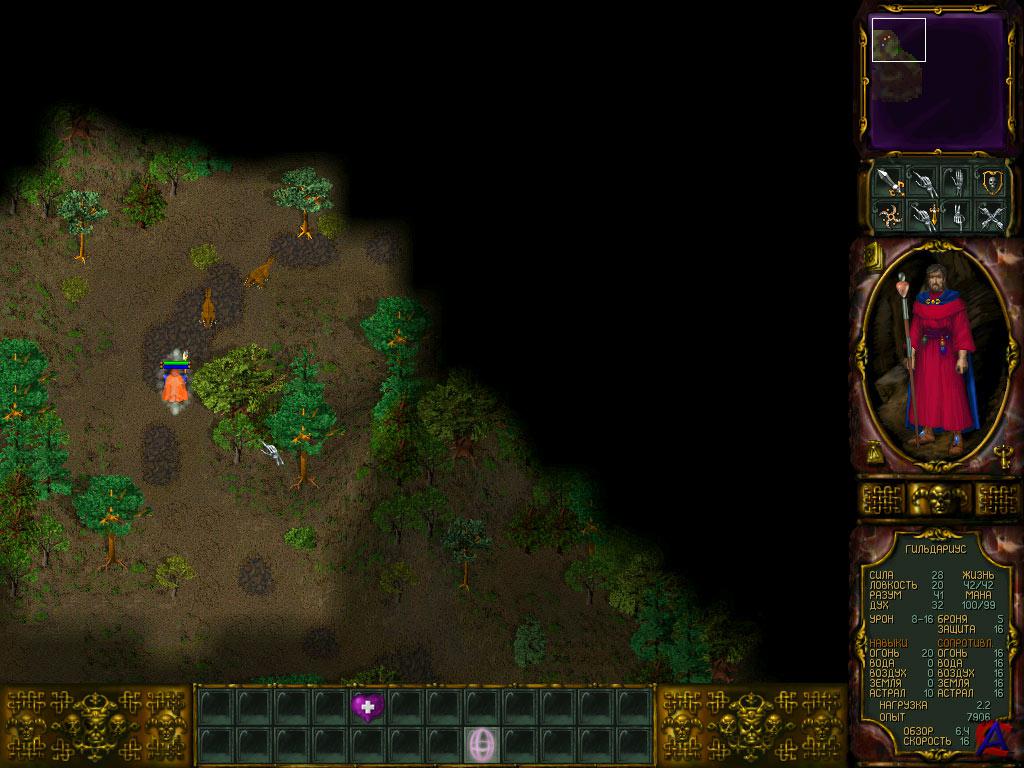Click the golden skull button under portrait
The height and width of the screenshot is (768, 1024).
[x=937, y=499]
